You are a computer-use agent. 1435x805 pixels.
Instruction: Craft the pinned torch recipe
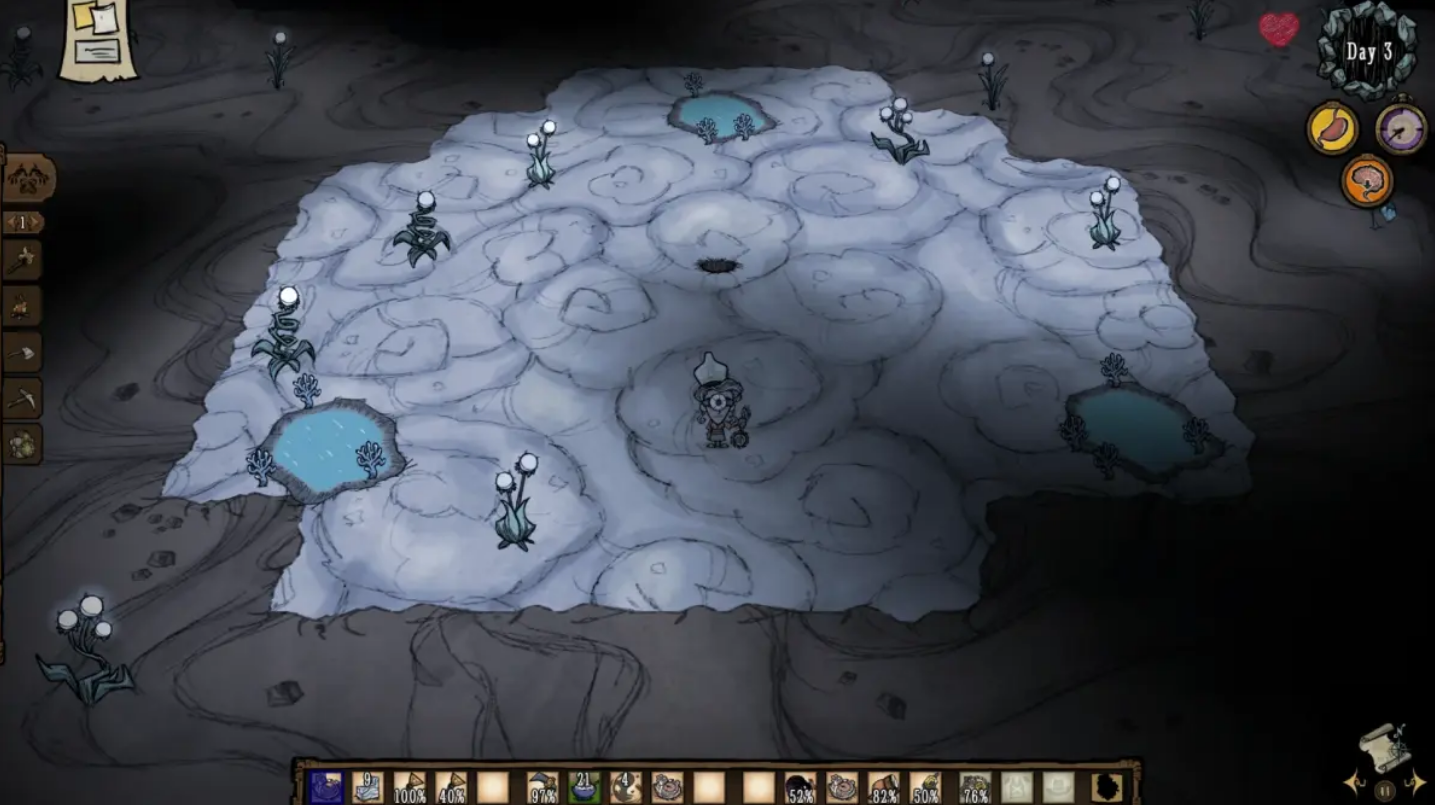(x=22, y=260)
